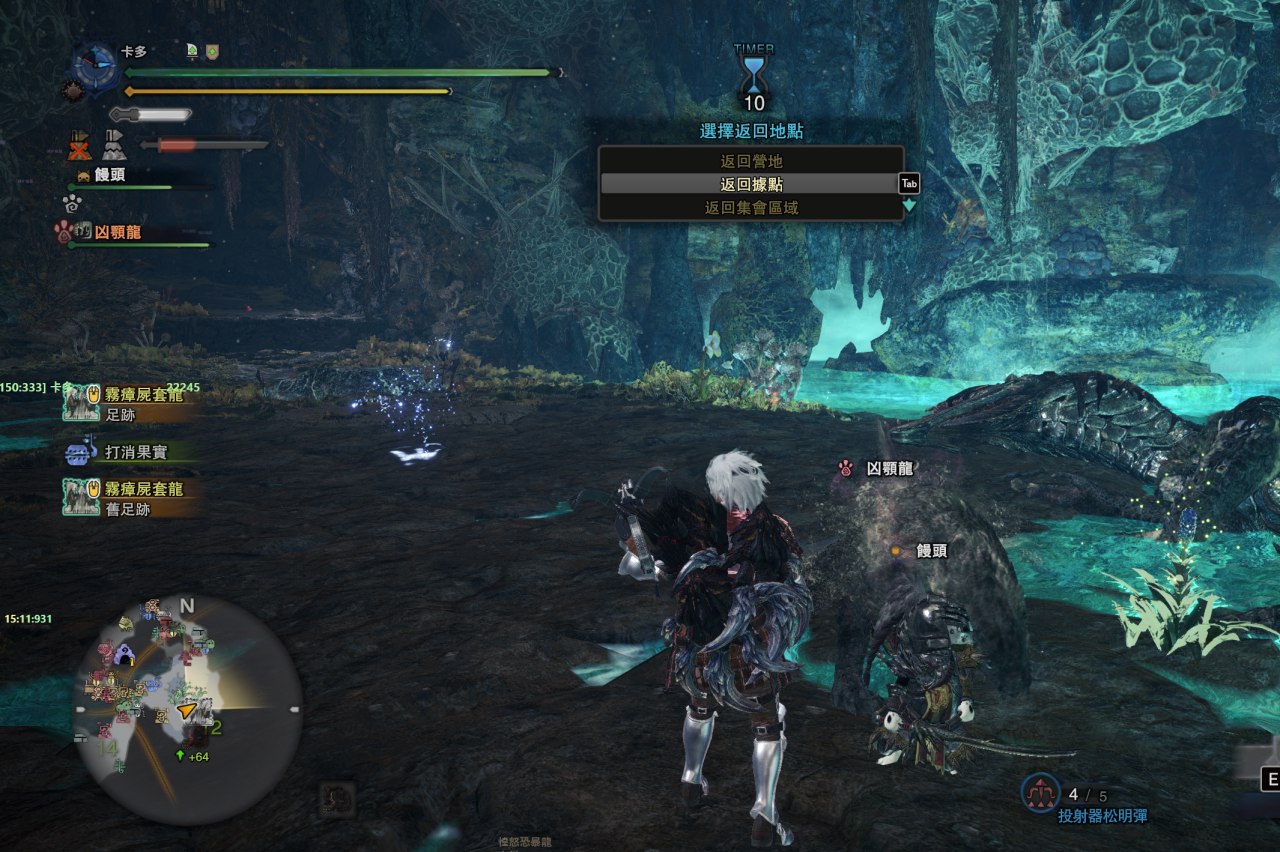This screenshot has height=852, width=1280.
Task: Select the 霧瘴屍套龍 足跡 notification
Action: [x=130, y=402]
